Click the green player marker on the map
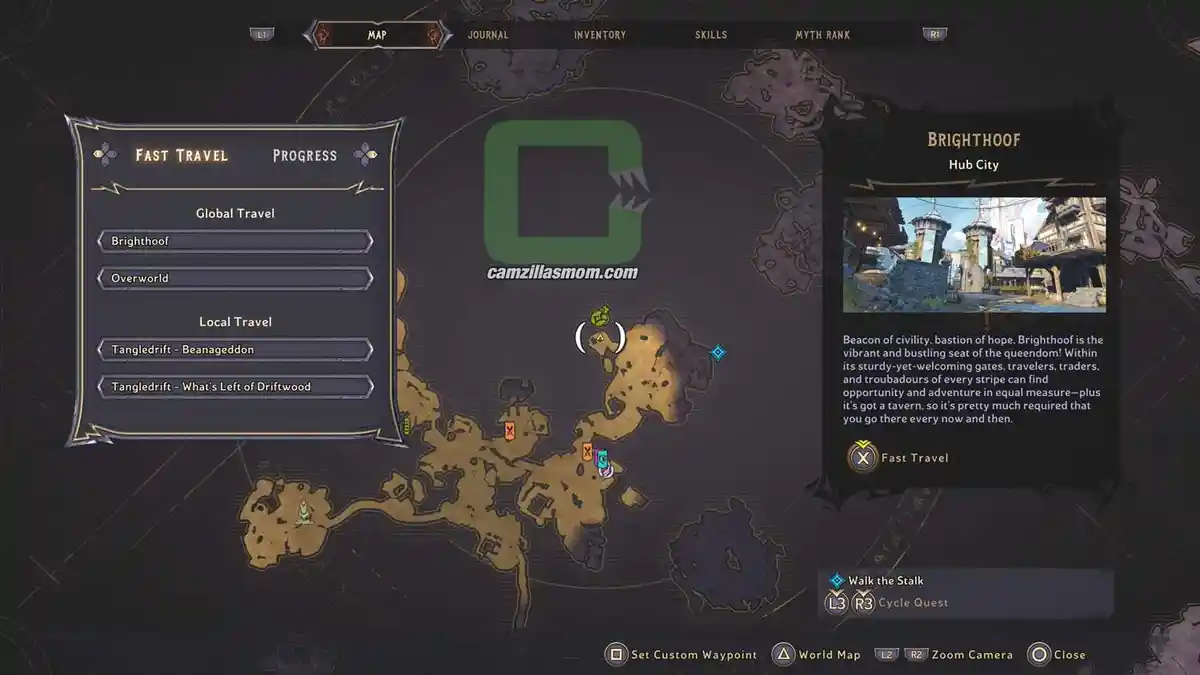 (600, 318)
